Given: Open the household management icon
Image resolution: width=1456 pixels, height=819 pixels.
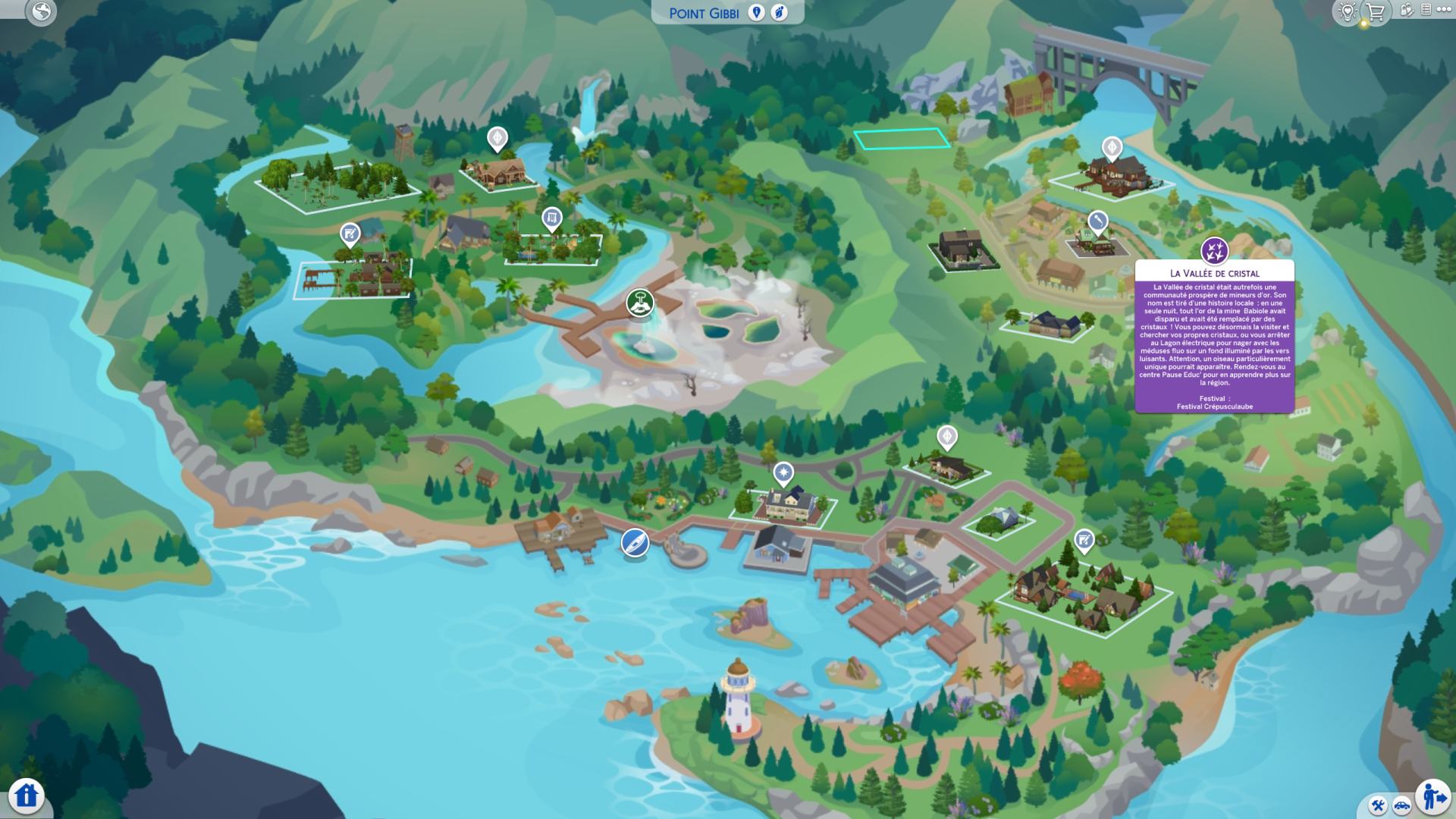Looking at the screenshot, I should point(1407,11).
